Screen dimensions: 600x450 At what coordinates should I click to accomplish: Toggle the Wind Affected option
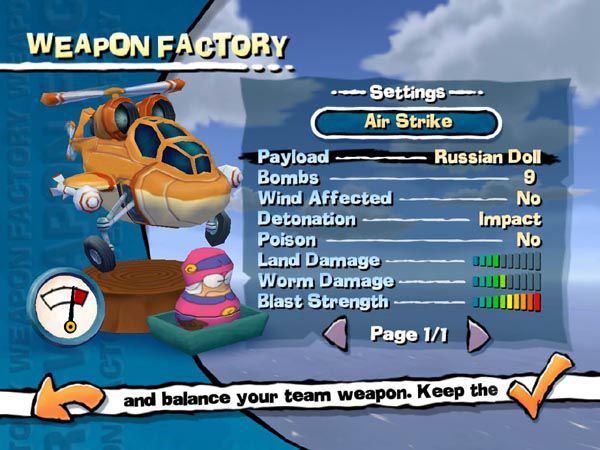[x=399, y=198]
